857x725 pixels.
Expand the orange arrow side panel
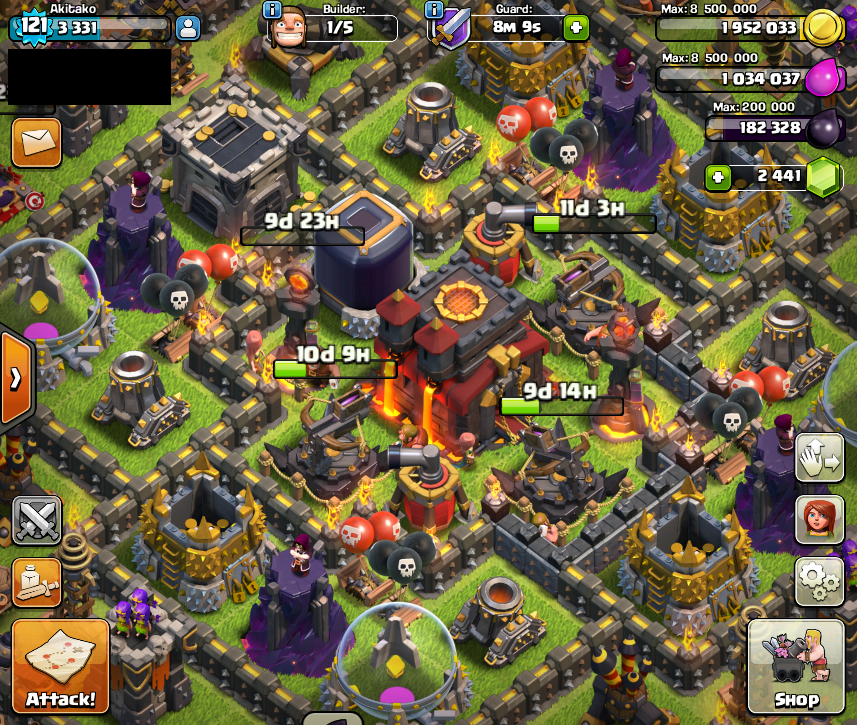16,378
